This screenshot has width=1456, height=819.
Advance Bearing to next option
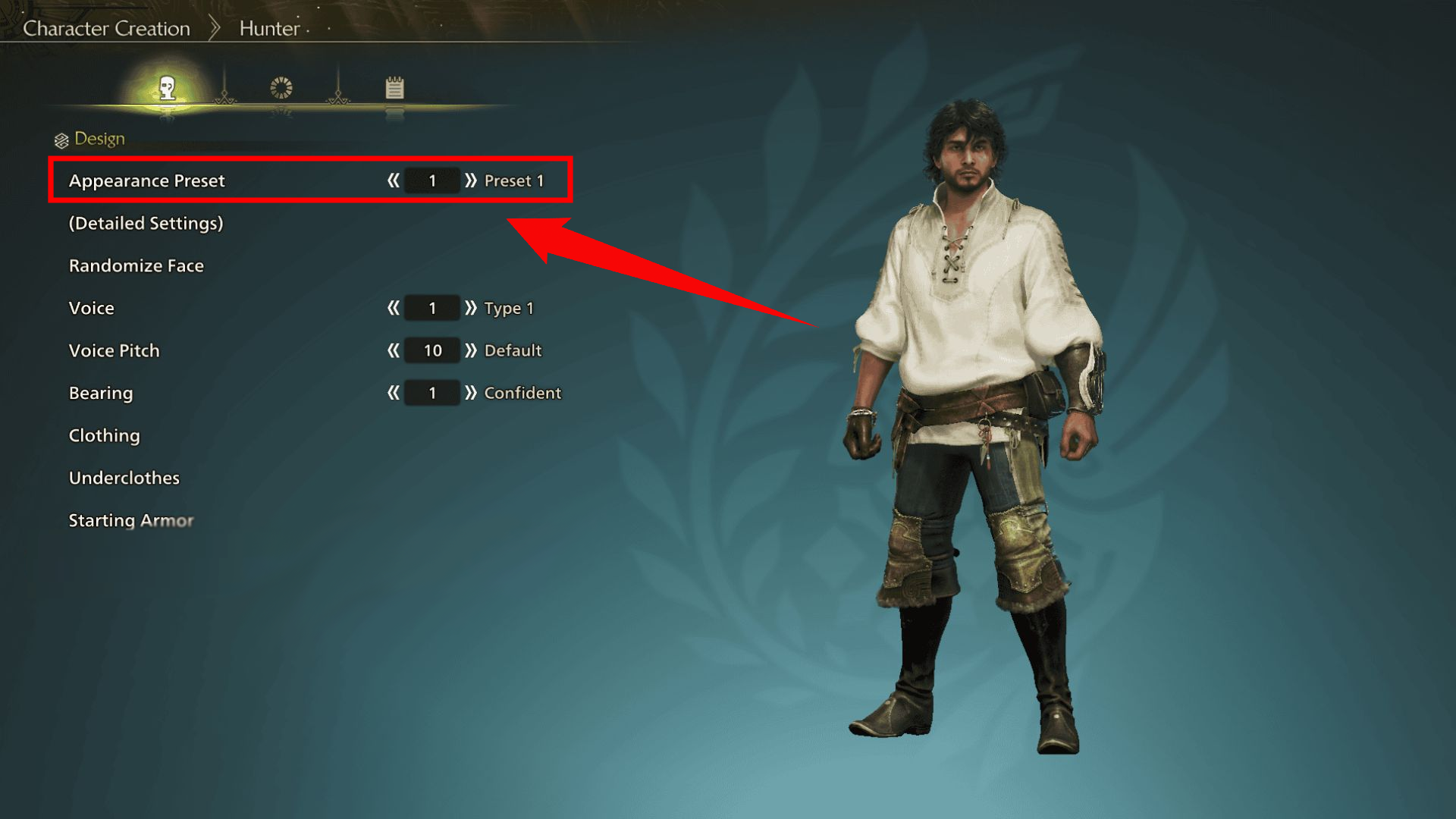pos(471,393)
